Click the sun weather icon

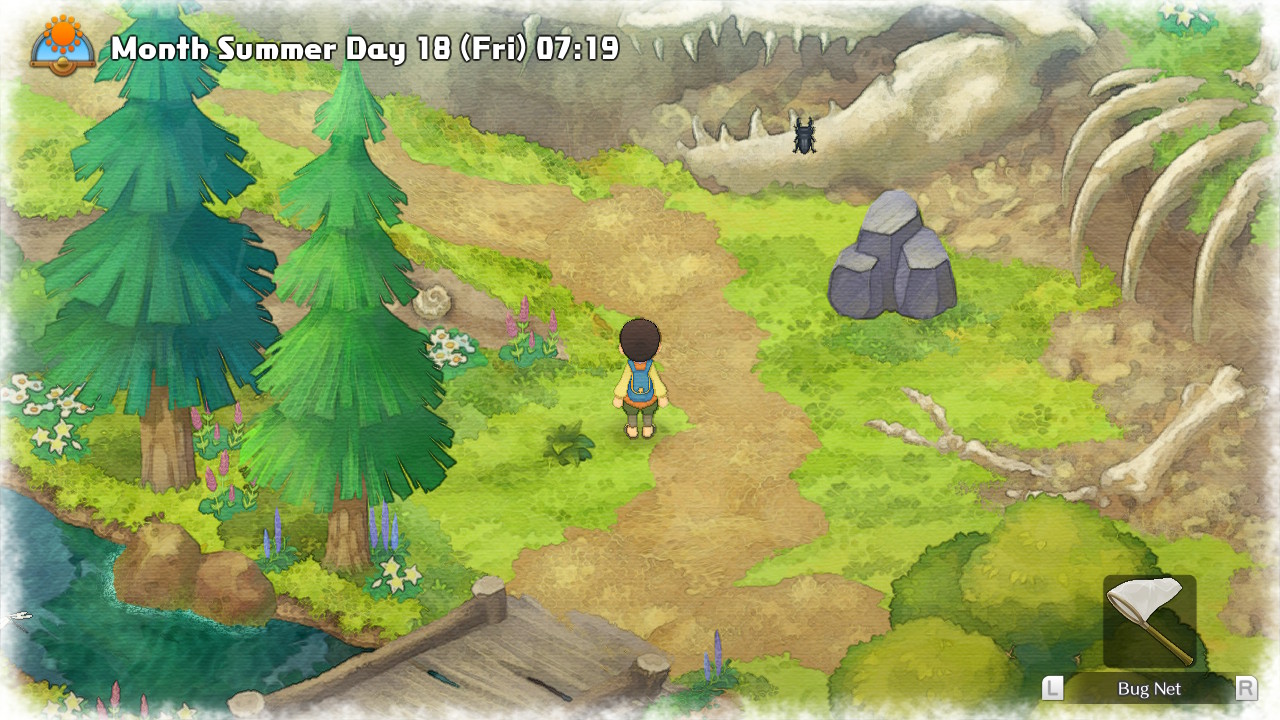(60, 32)
